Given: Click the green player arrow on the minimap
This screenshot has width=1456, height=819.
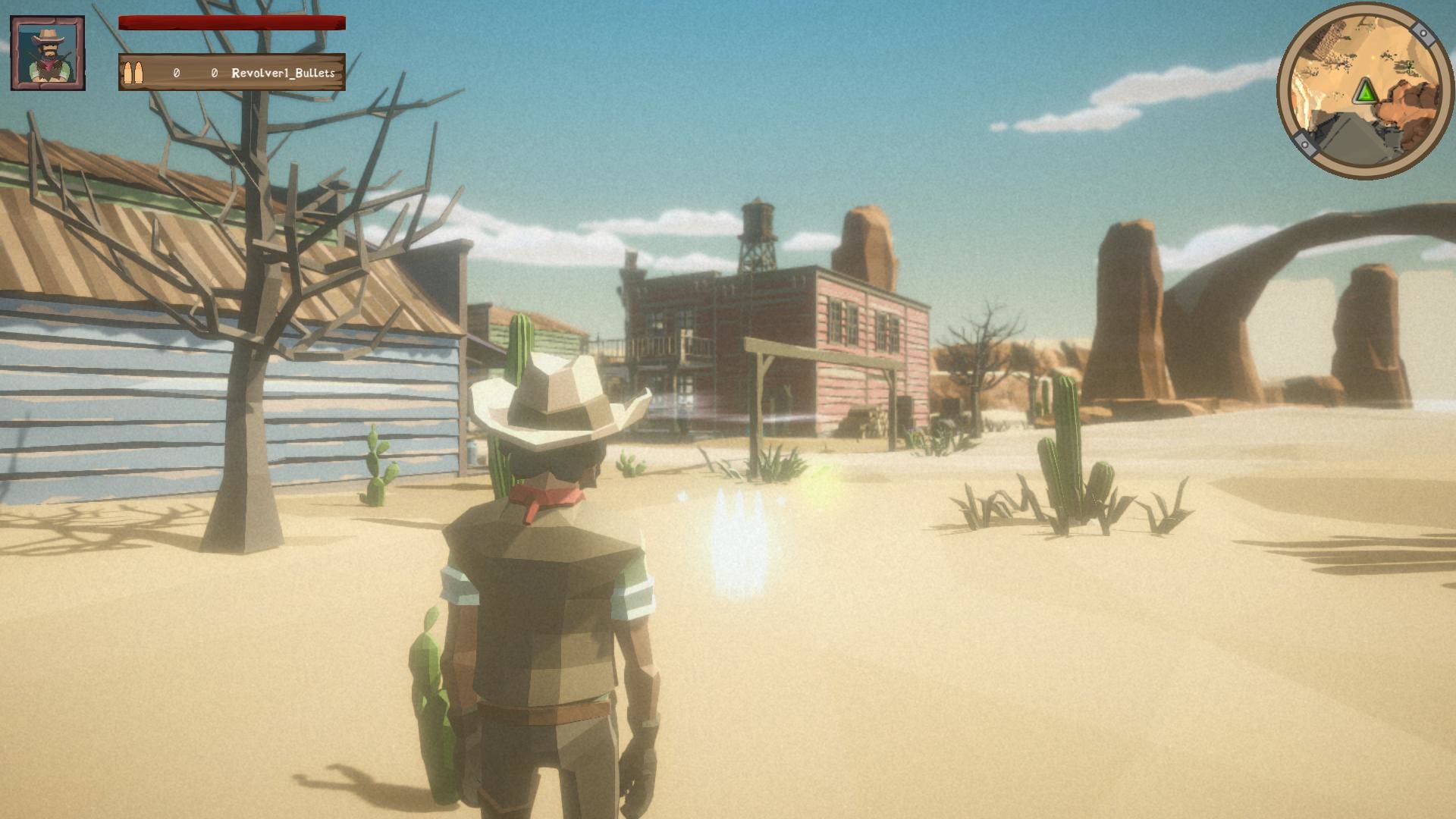Looking at the screenshot, I should point(1365,91).
